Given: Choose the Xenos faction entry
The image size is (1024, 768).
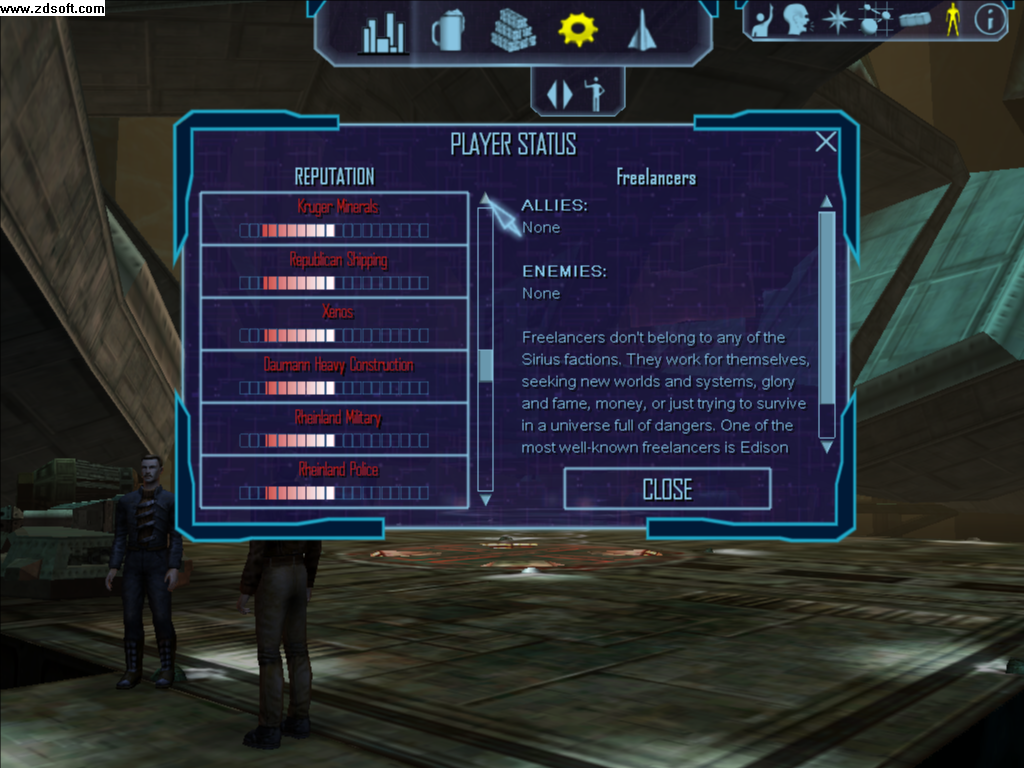Looking at the screenshot, I should coord(335,323).
